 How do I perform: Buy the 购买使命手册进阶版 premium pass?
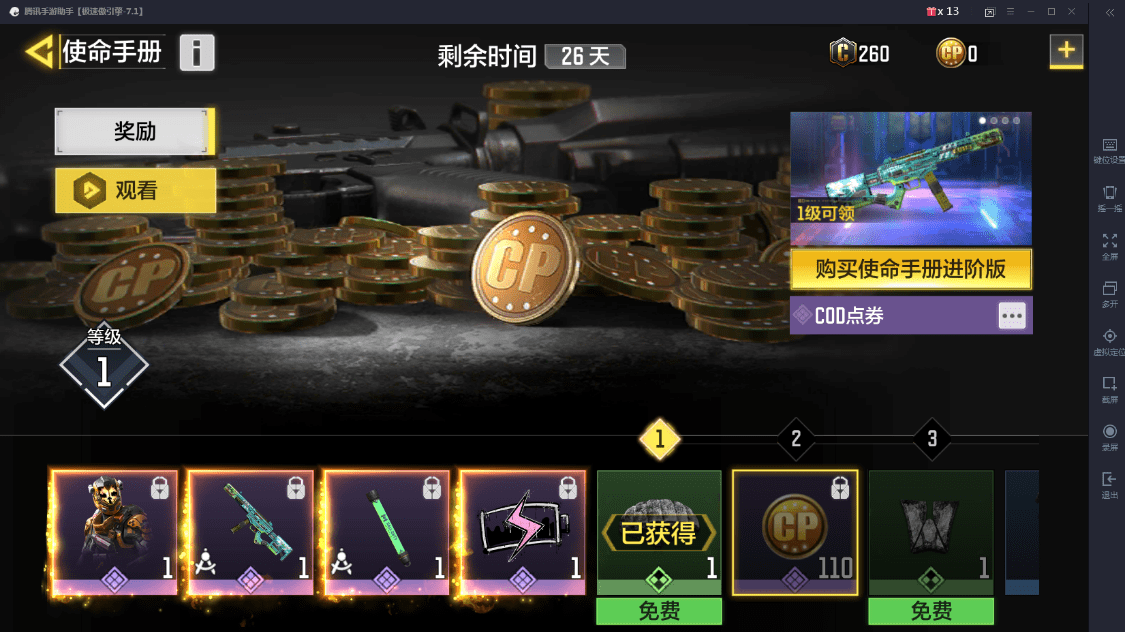[x=910, y=269]
